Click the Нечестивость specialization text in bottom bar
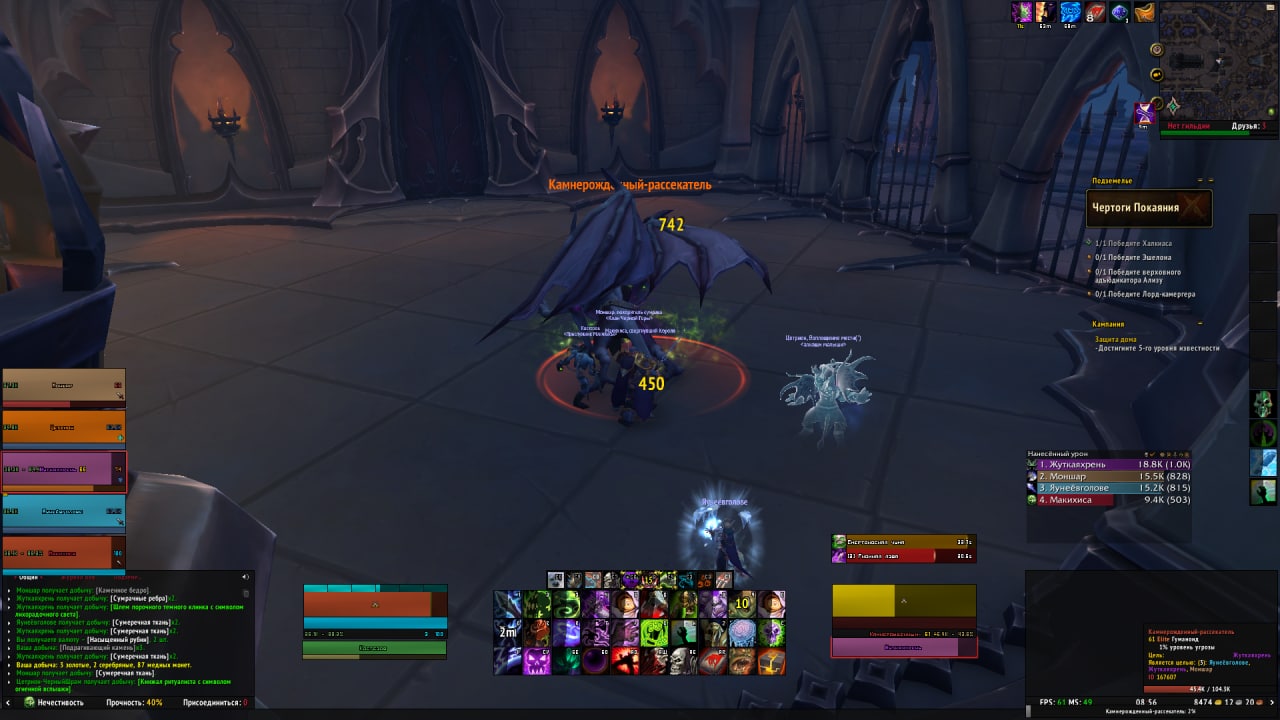Viewport: 1280px width, 720px height. point(60,703)
